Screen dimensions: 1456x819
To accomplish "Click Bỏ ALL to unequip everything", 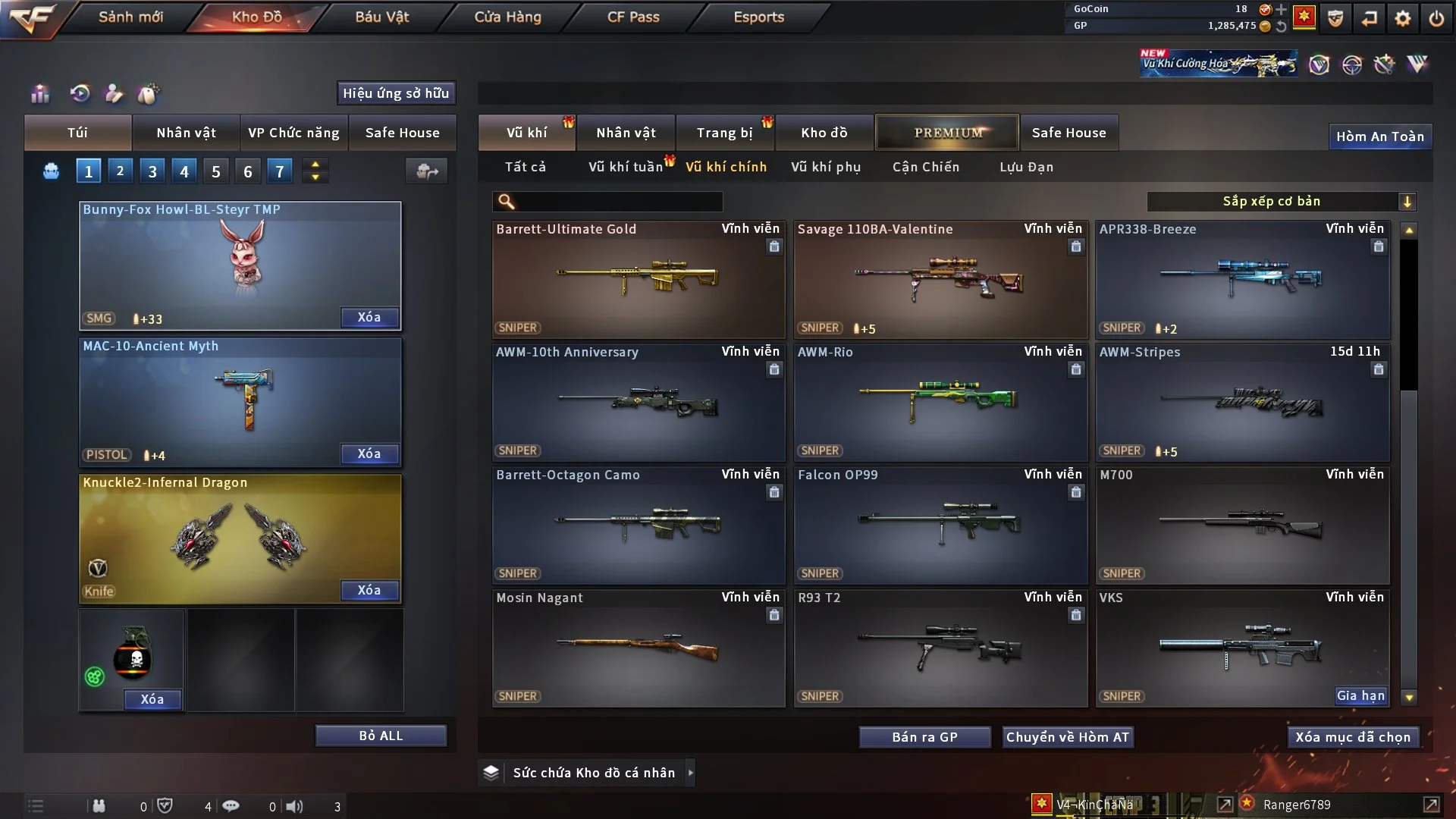I will click(x=381, y=736).
